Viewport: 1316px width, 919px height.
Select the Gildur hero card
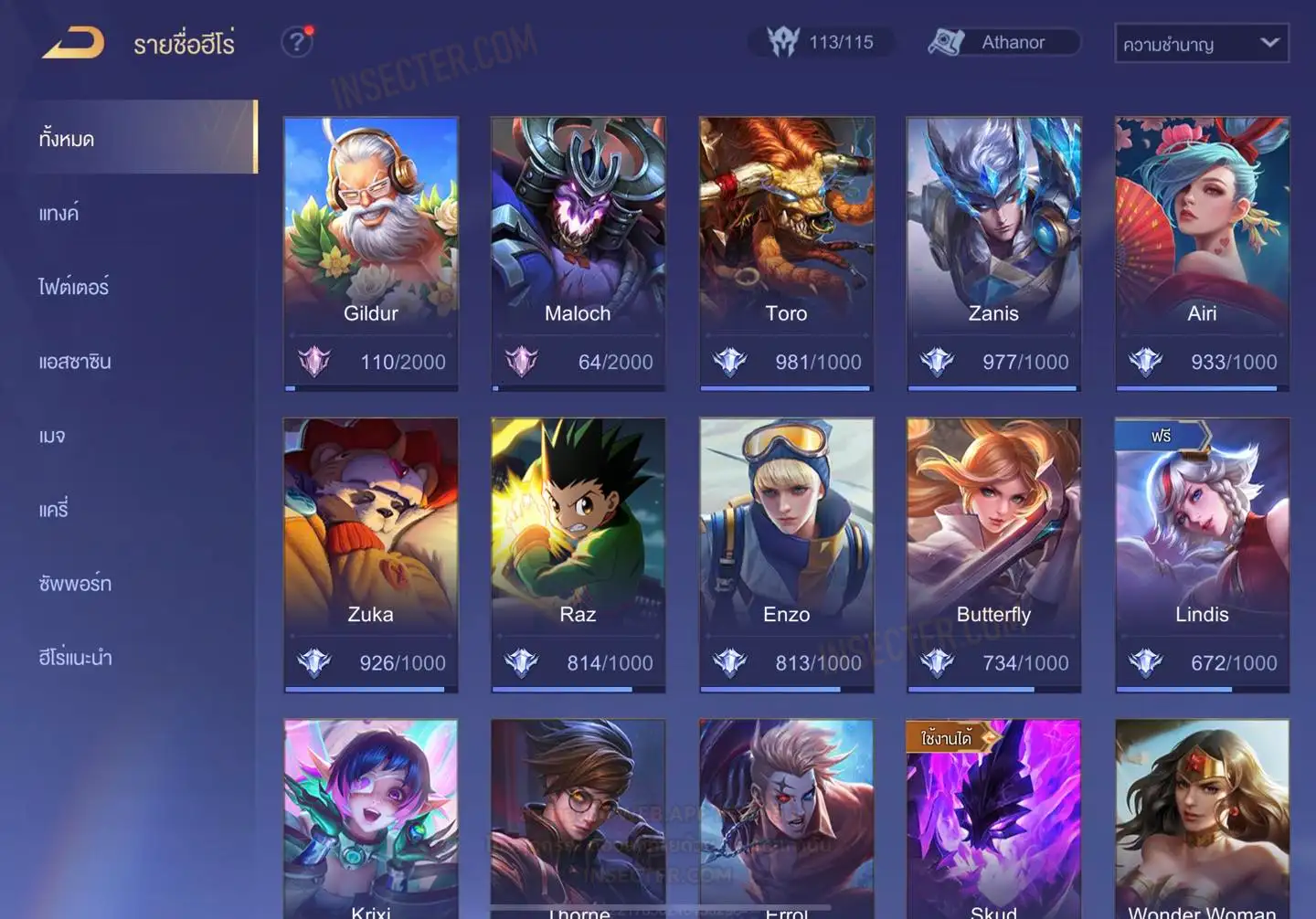[371, 253]
